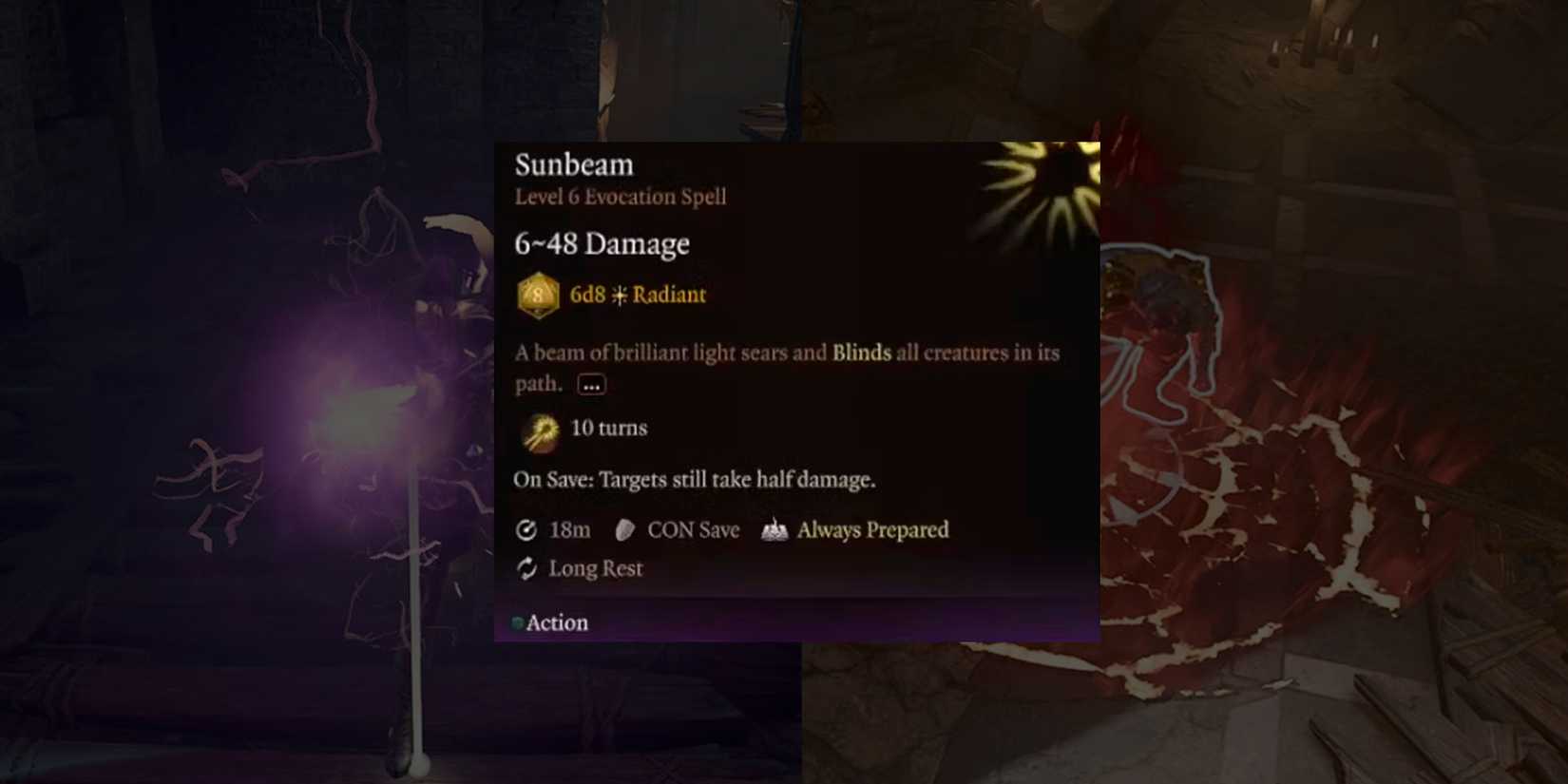Click the Long Rest recharge label
The width and height of the screenshot is (1568, 784).
point(595,568)
